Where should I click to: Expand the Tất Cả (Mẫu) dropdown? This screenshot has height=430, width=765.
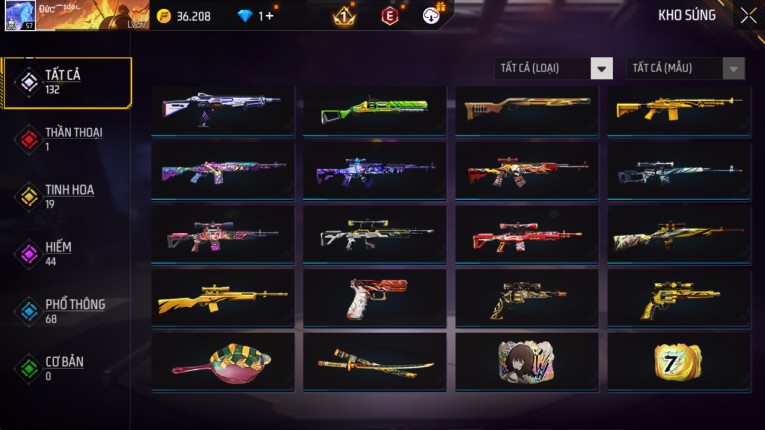(686, 68)
